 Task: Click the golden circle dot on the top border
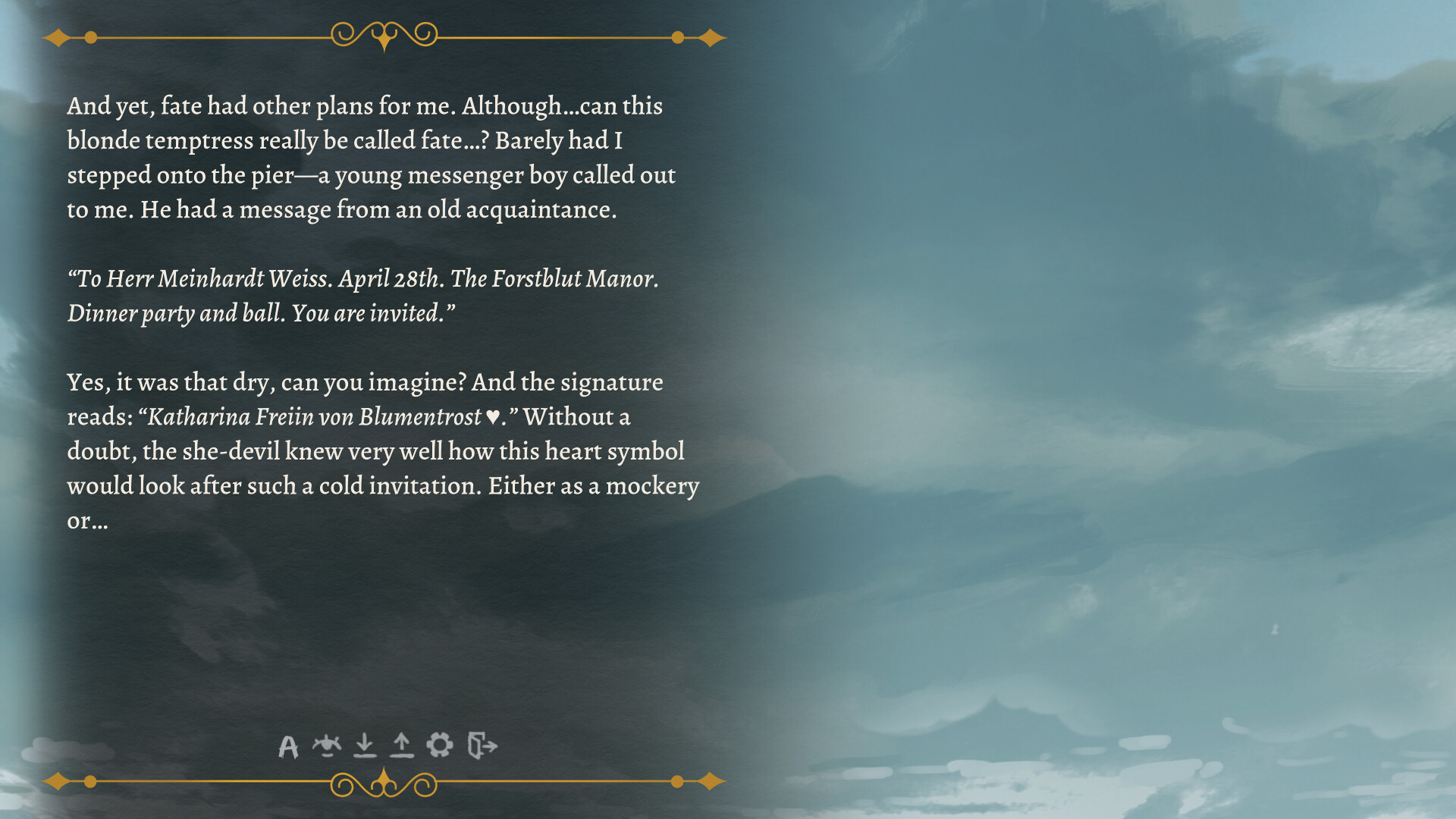(x=91, y=36)
